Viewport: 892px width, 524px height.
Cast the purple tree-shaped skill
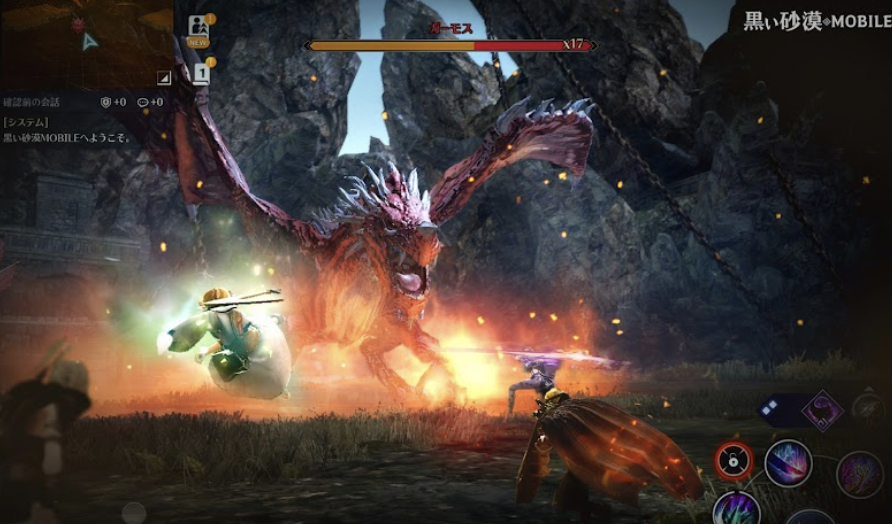click(859, 473)
